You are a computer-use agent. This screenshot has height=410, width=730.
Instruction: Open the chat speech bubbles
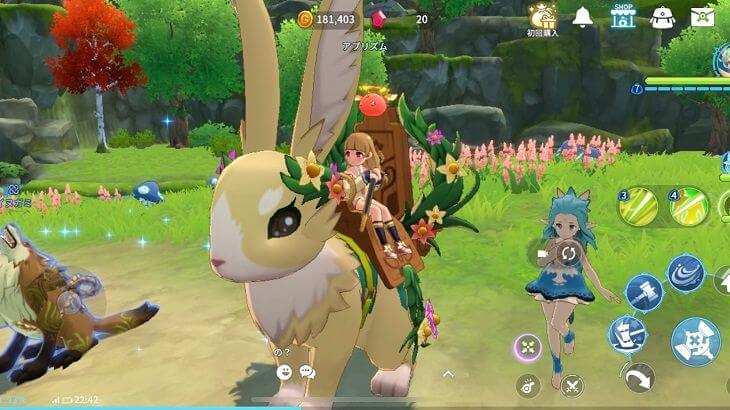point(307,372)
